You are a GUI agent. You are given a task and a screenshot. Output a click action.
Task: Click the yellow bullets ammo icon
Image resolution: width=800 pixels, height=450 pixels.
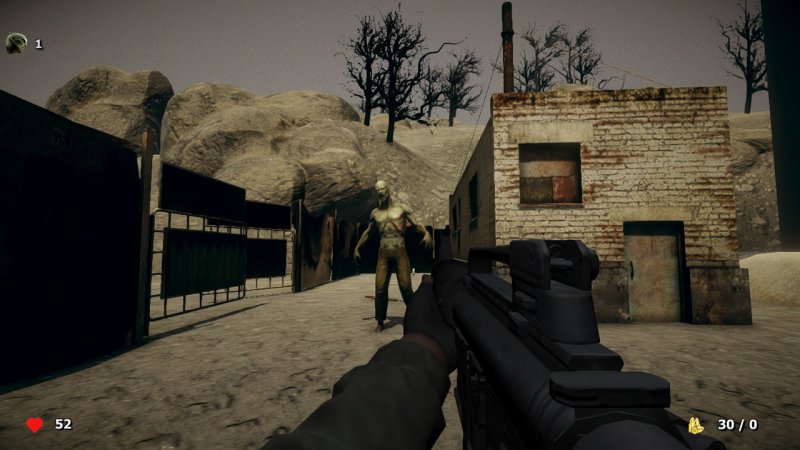695,425
